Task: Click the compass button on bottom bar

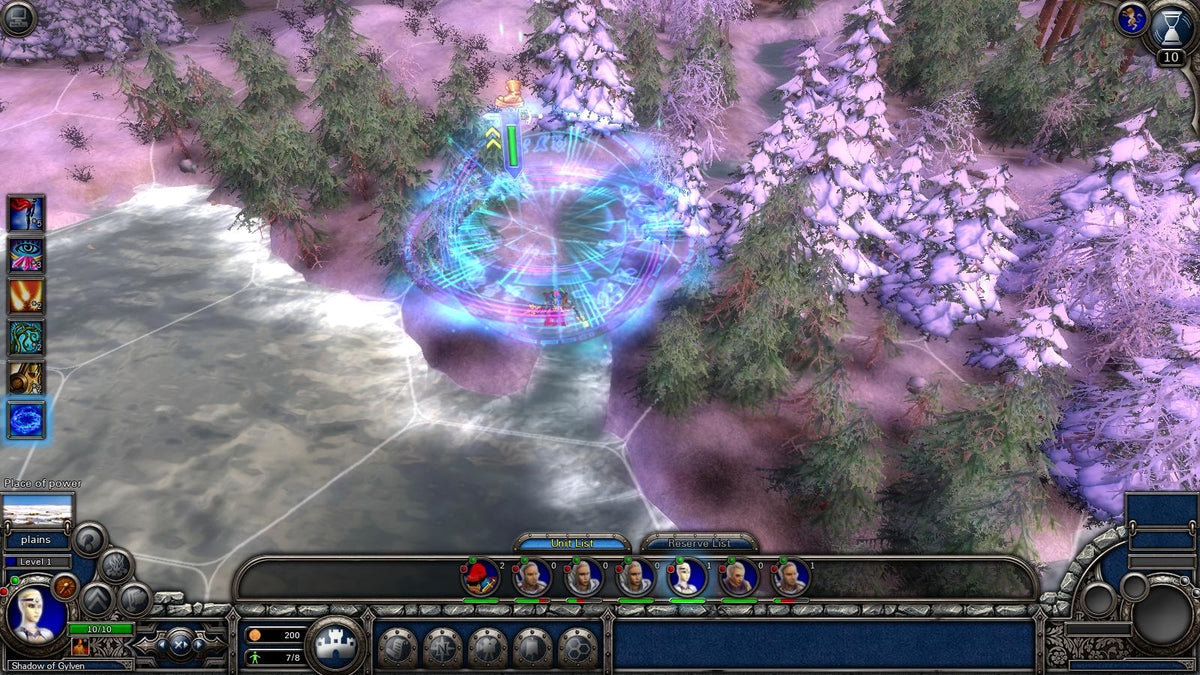Action: click(443, 647)
